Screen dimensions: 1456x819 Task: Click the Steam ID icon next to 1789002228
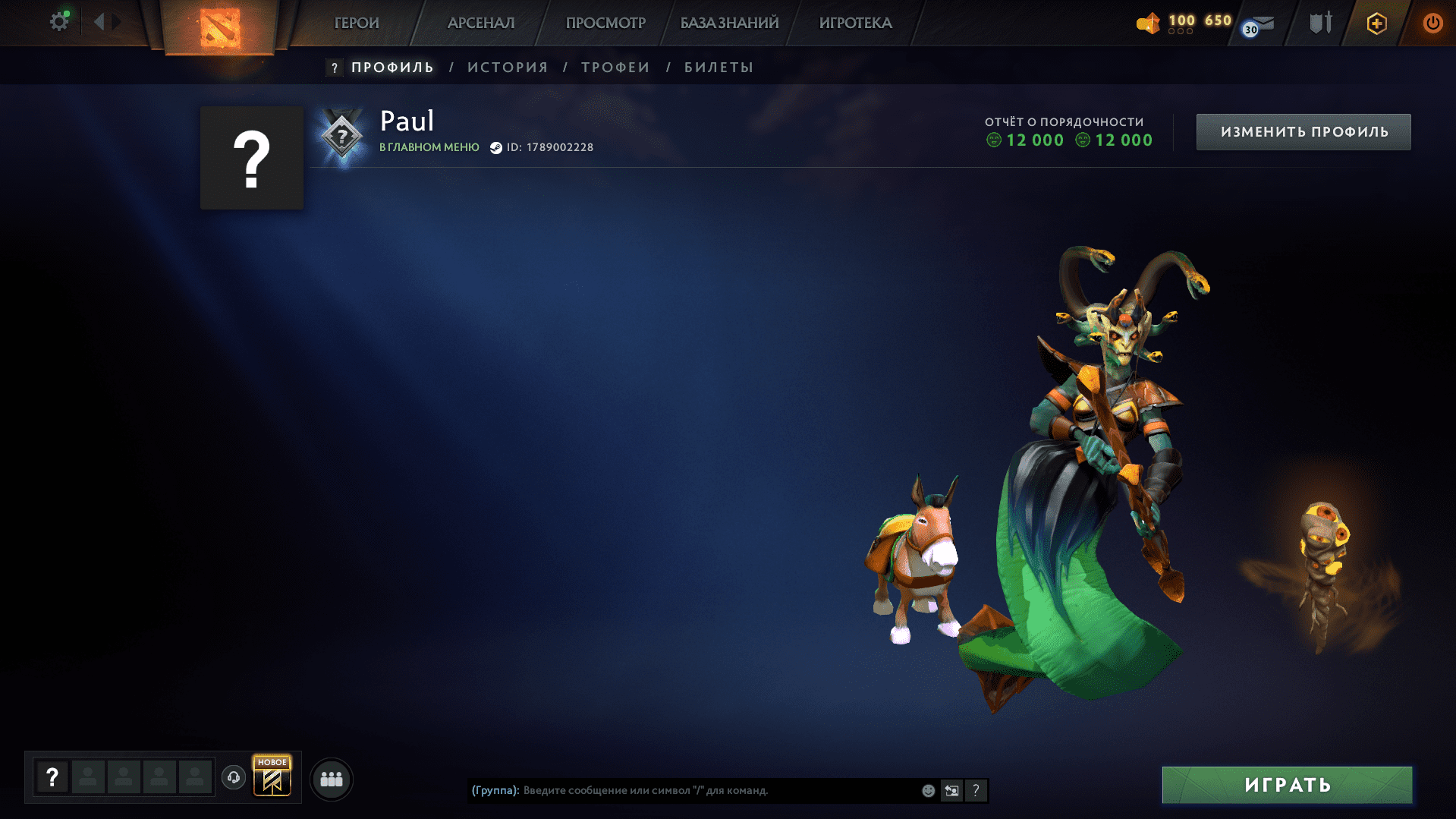[x=495, y=147]
